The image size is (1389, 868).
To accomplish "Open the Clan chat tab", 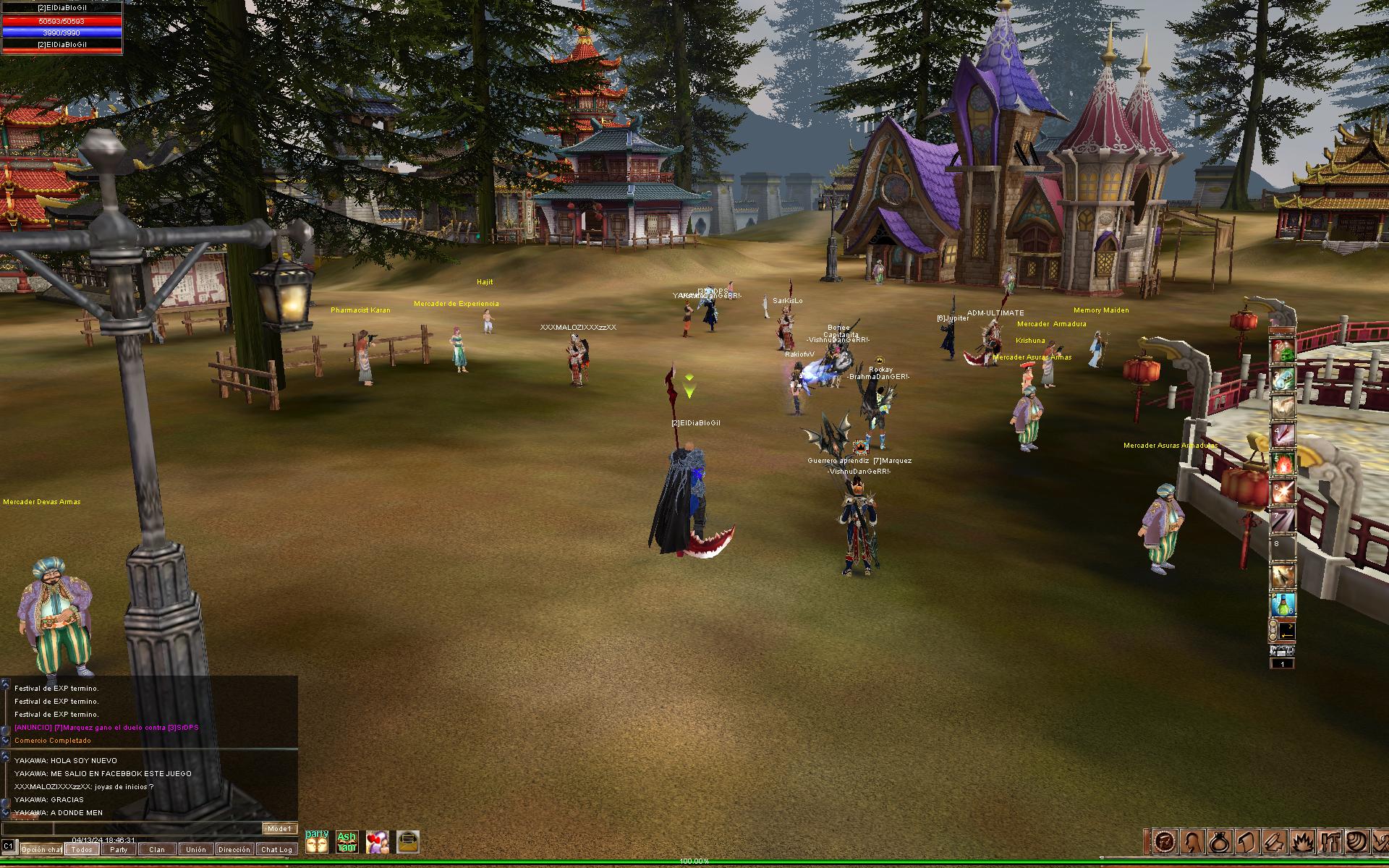I will 157,849.
